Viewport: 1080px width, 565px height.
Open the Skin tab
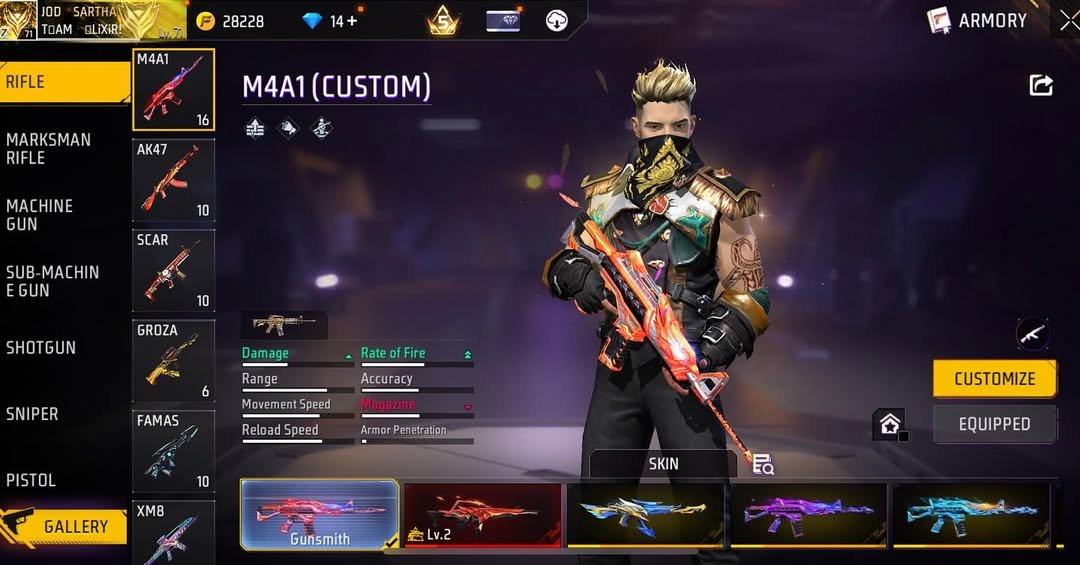[663, 463]
